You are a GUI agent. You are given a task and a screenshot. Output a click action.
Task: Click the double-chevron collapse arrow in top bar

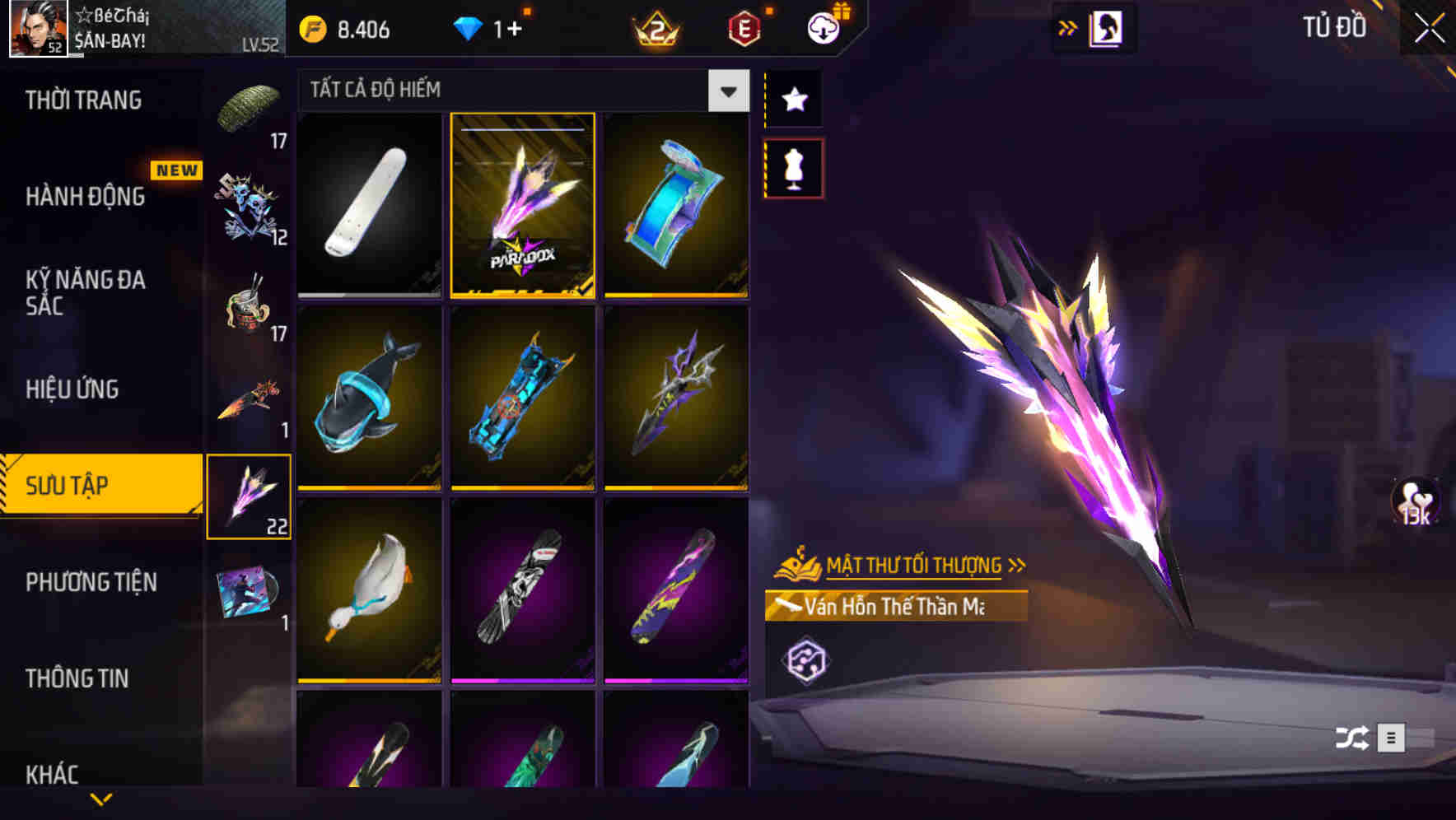[1068, 26]
